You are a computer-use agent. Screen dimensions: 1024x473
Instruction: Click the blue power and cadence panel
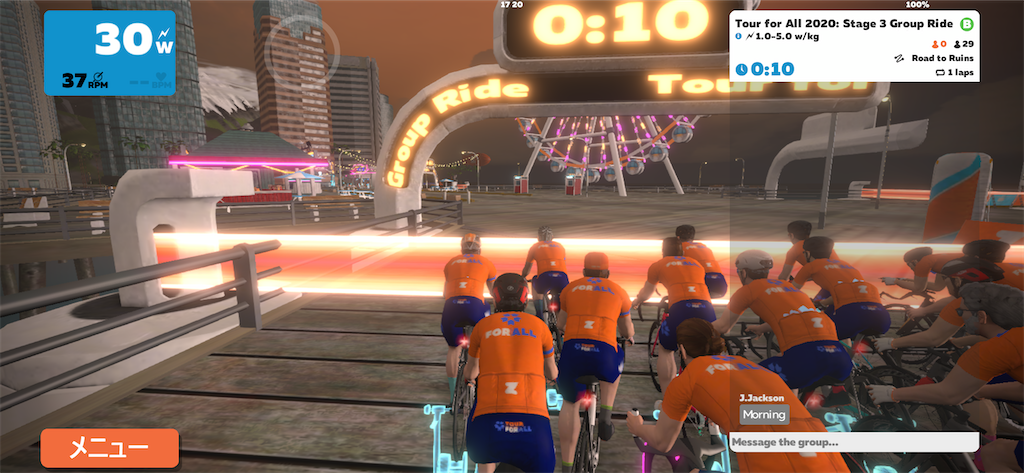(110, 53)
